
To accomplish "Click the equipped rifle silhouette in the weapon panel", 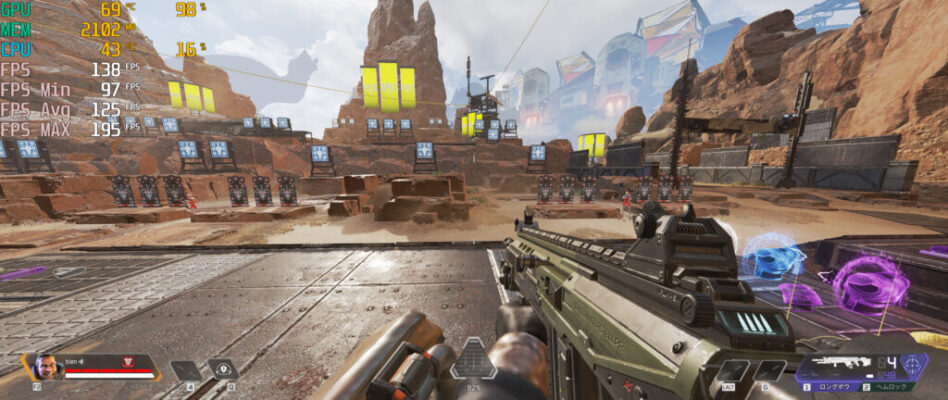I will pyautogui.click(x=841, y=364).
